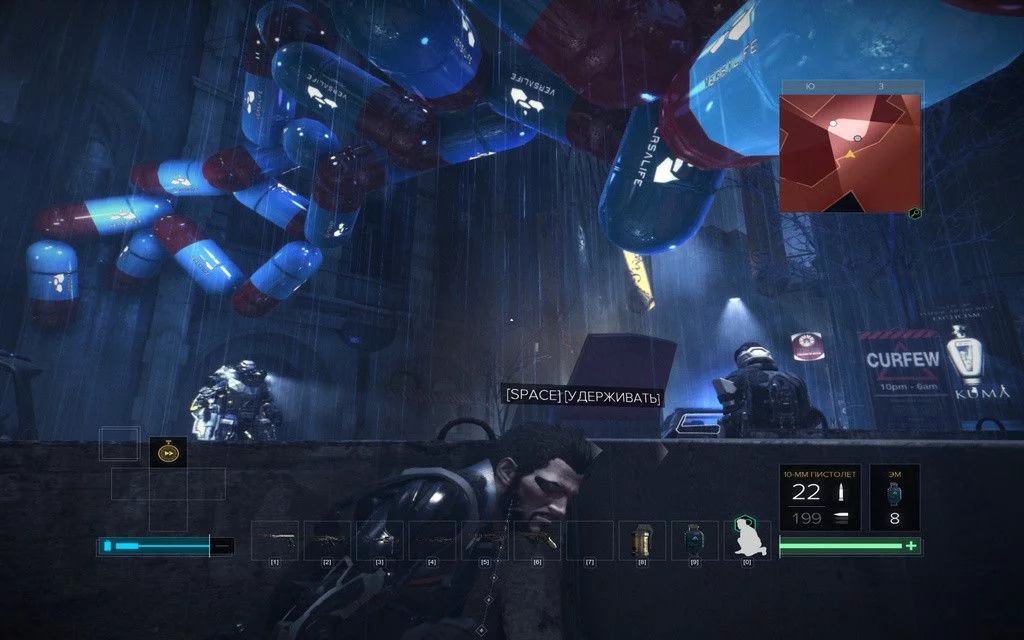Activate the yellow stopwatch augmentation icon

(168, 453)
